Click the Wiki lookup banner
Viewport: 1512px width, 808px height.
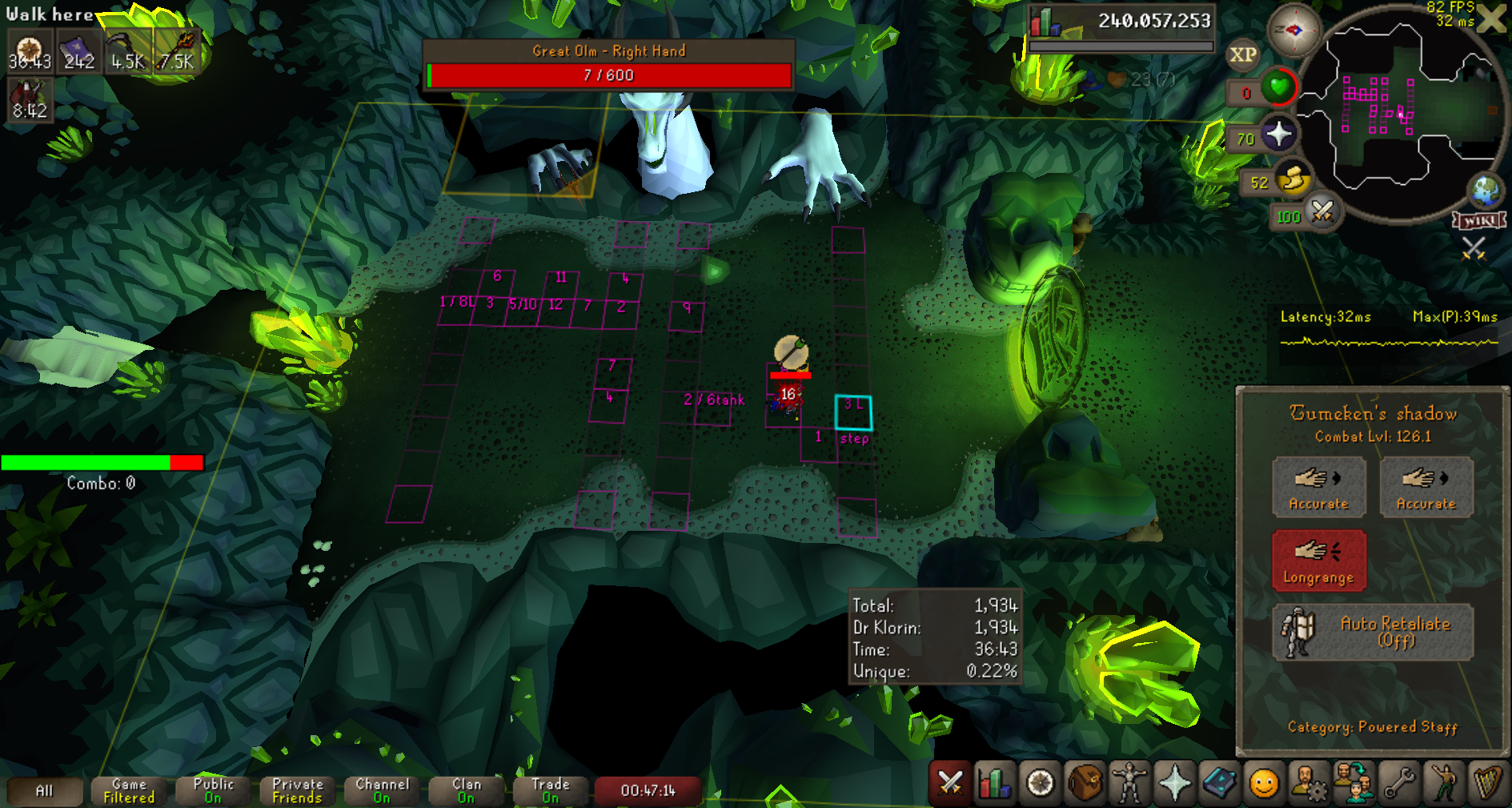(x=1479, y=221)
